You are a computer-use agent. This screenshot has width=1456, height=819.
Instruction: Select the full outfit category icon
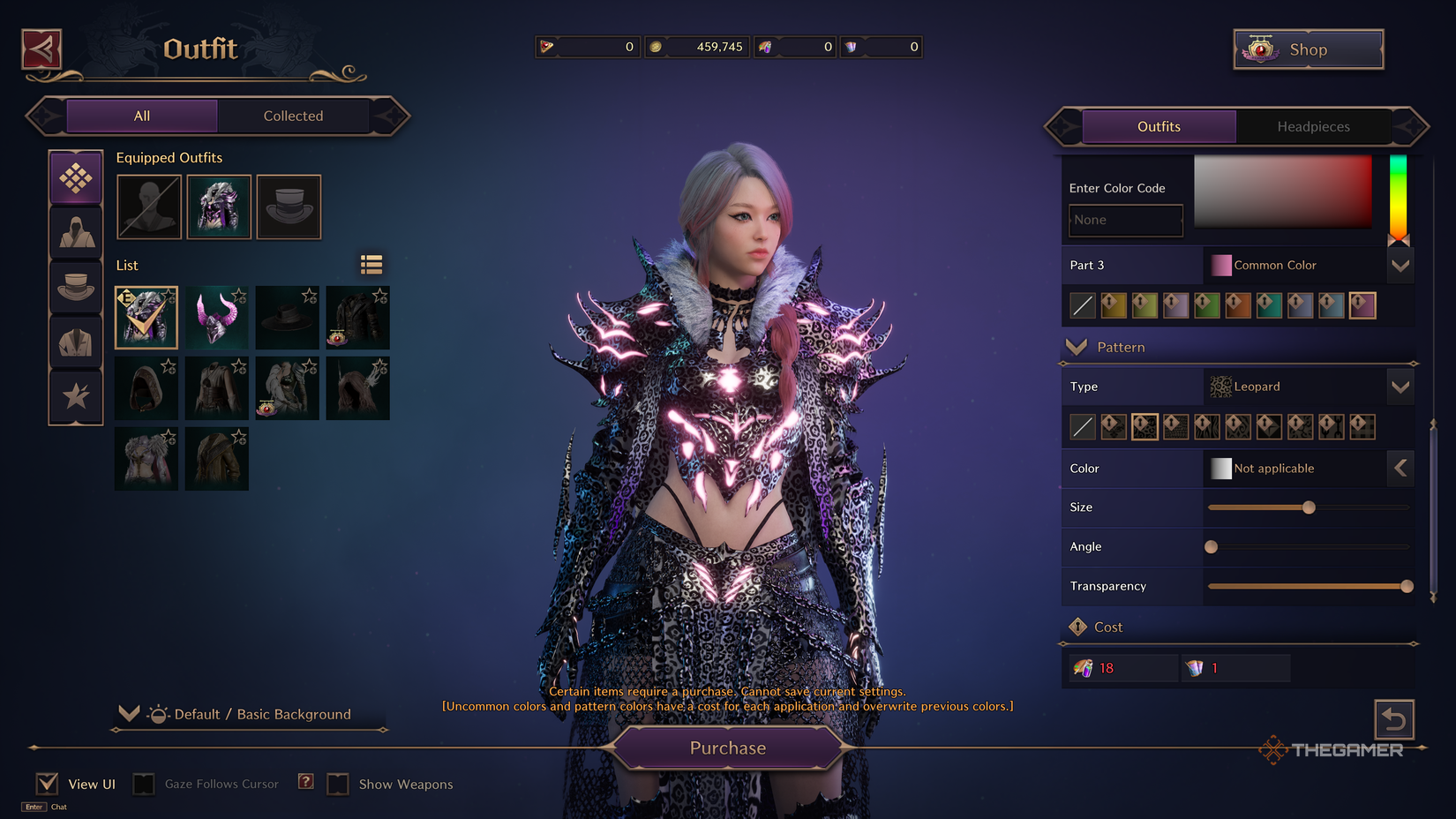pyautogui.click(x=76, y=233)
